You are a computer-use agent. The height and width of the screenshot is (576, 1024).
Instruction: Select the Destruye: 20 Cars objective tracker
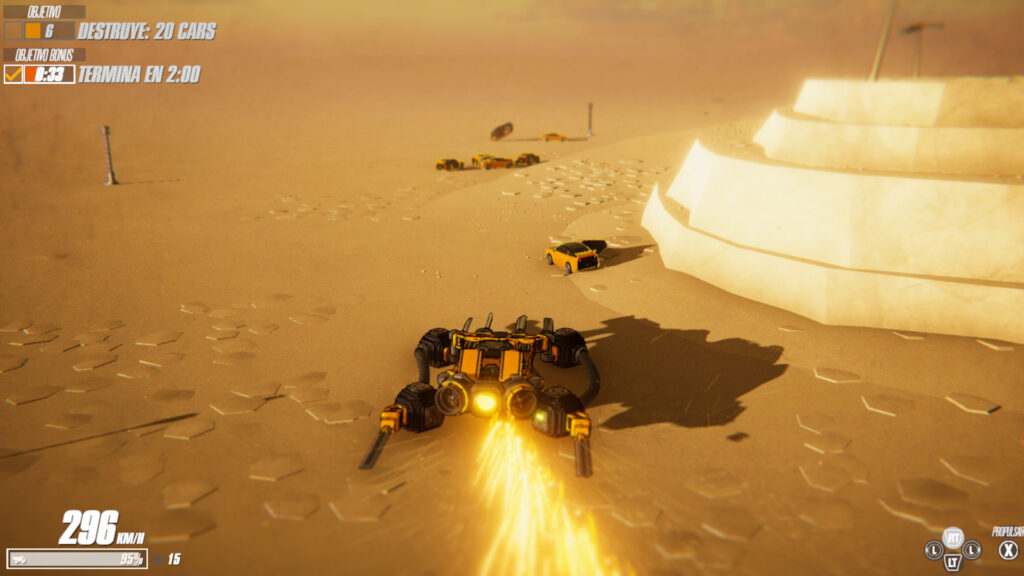coord(146,31)
